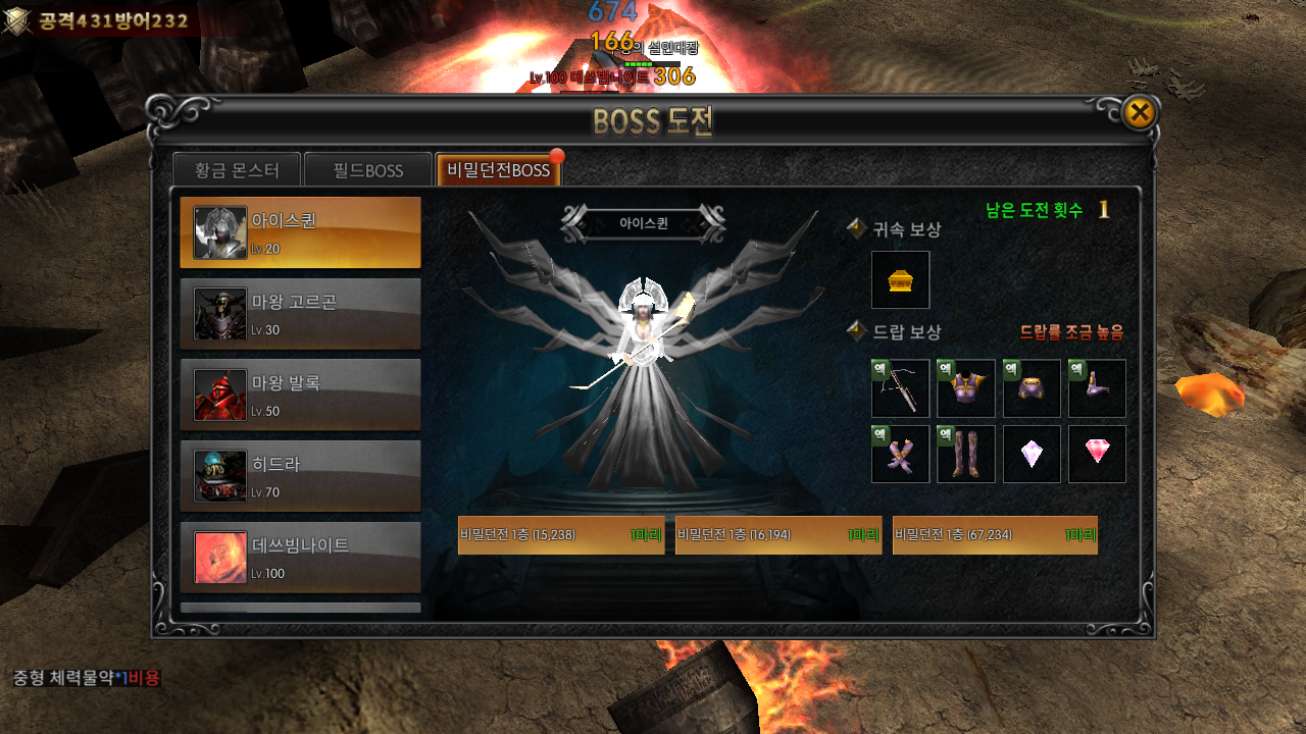This screenshot has width=1306, height=734.
Task: Select the 비밀던전BOSS tab
Action: [x=498, y=170]
